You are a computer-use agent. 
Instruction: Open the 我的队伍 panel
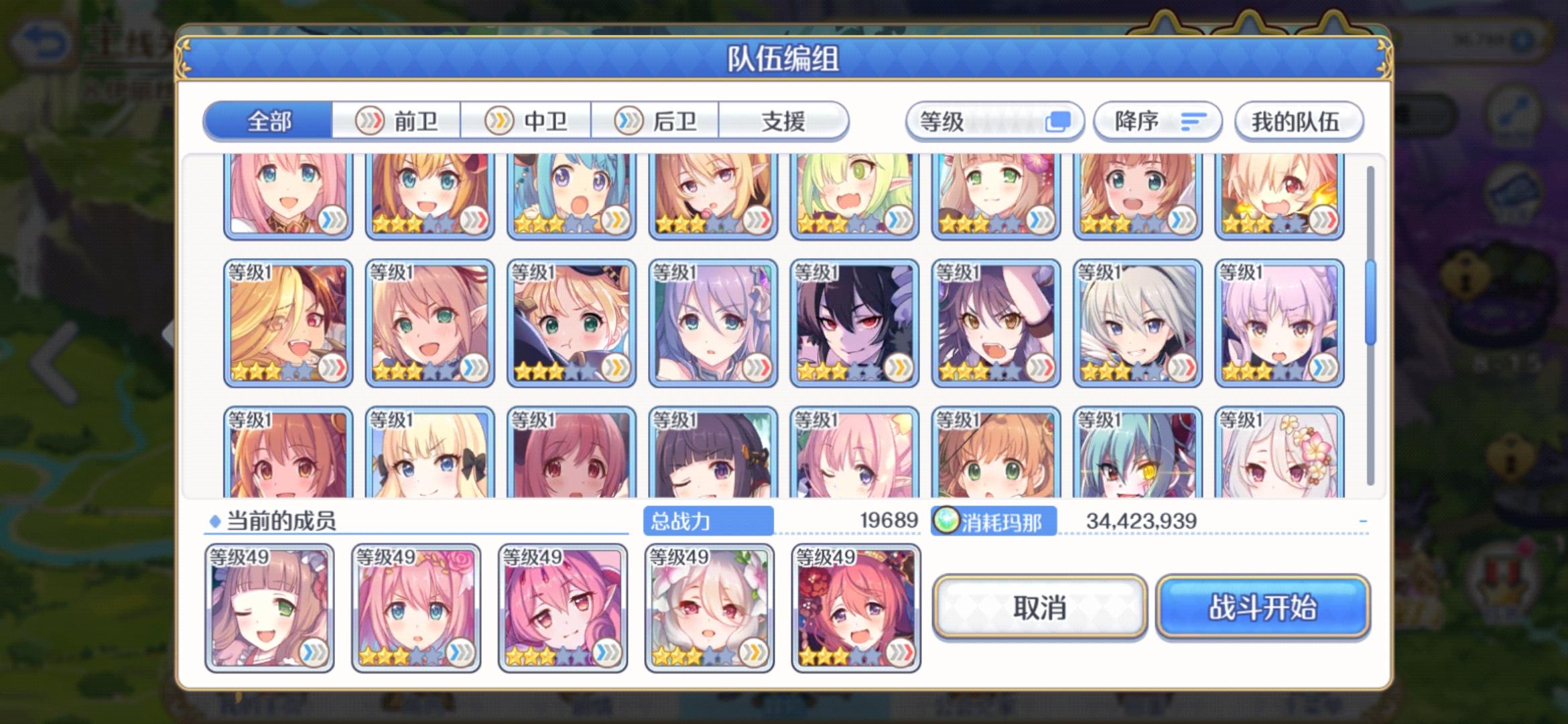(1298, 122)
